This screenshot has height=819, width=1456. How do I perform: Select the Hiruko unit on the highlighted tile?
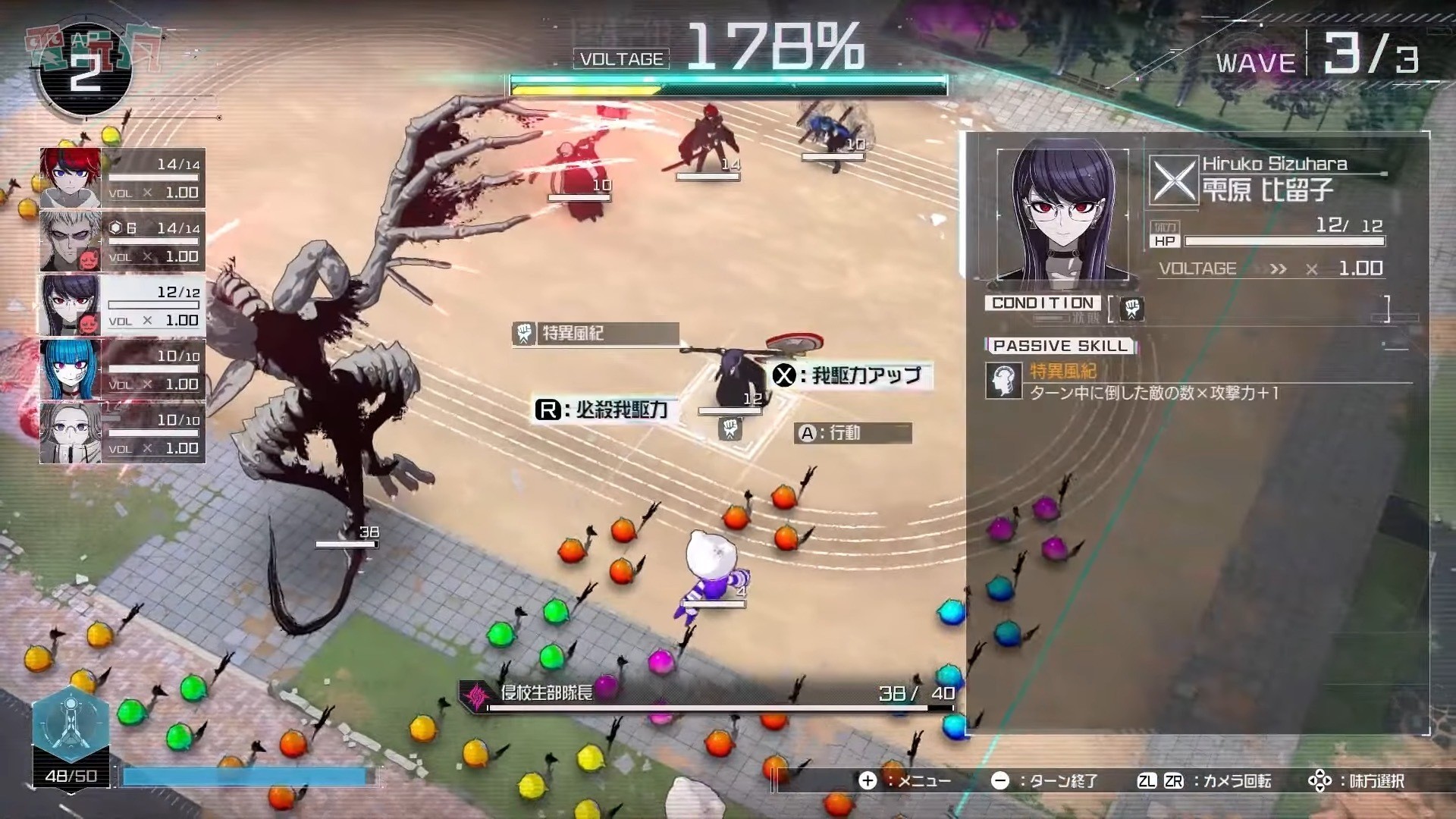[x=737, y=379]
